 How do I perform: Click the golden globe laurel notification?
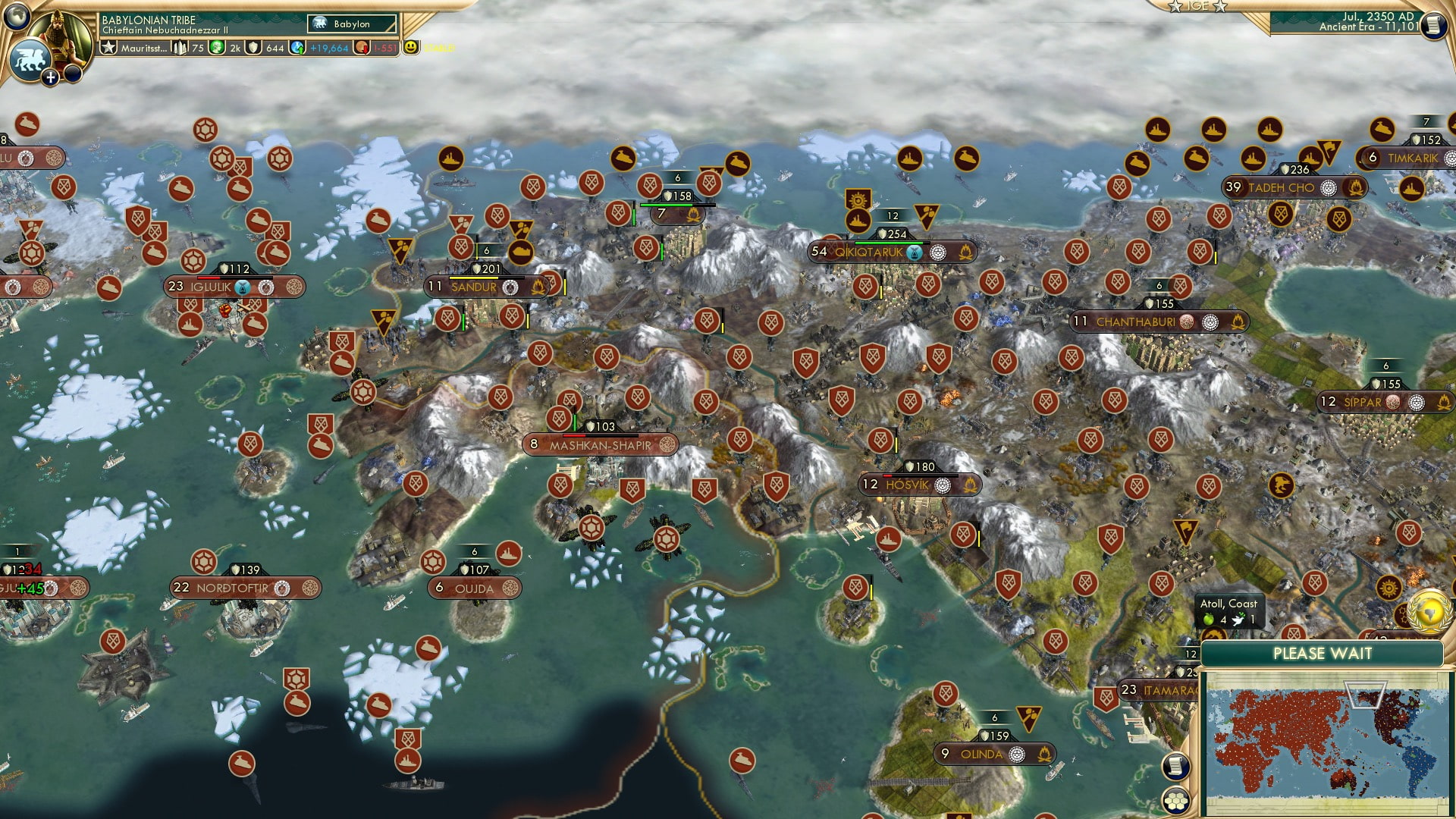[x=1429, y=610]
